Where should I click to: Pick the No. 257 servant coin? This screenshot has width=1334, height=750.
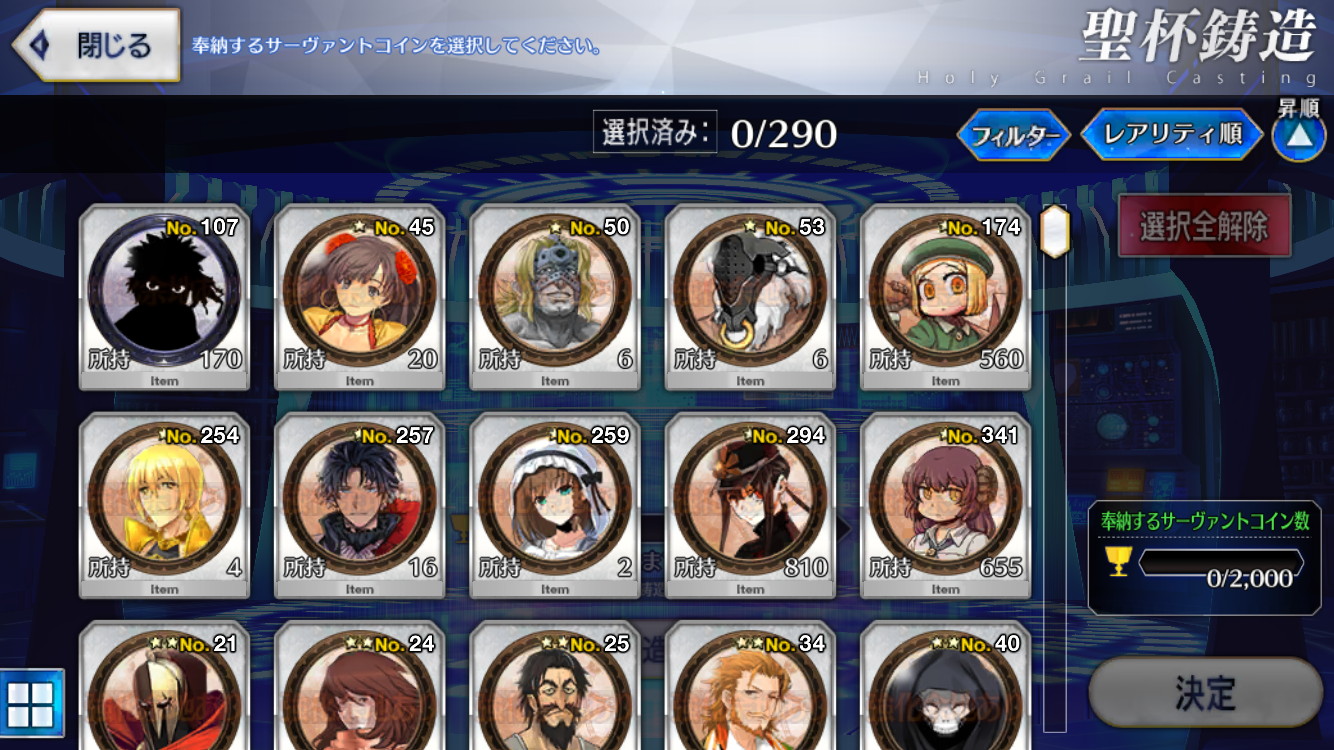(360, 507)
